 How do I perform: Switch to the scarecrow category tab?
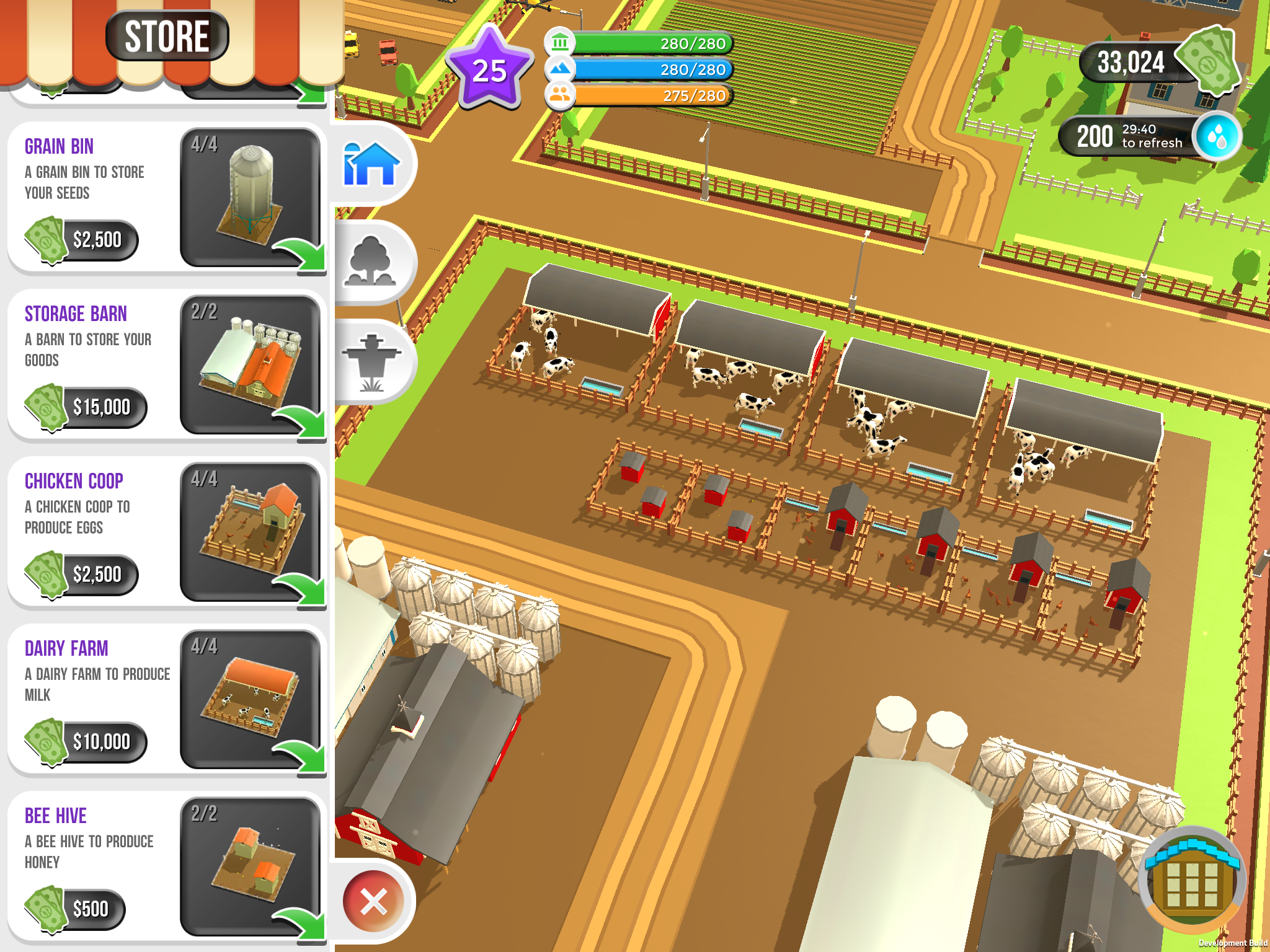click(x=372, y=362)
